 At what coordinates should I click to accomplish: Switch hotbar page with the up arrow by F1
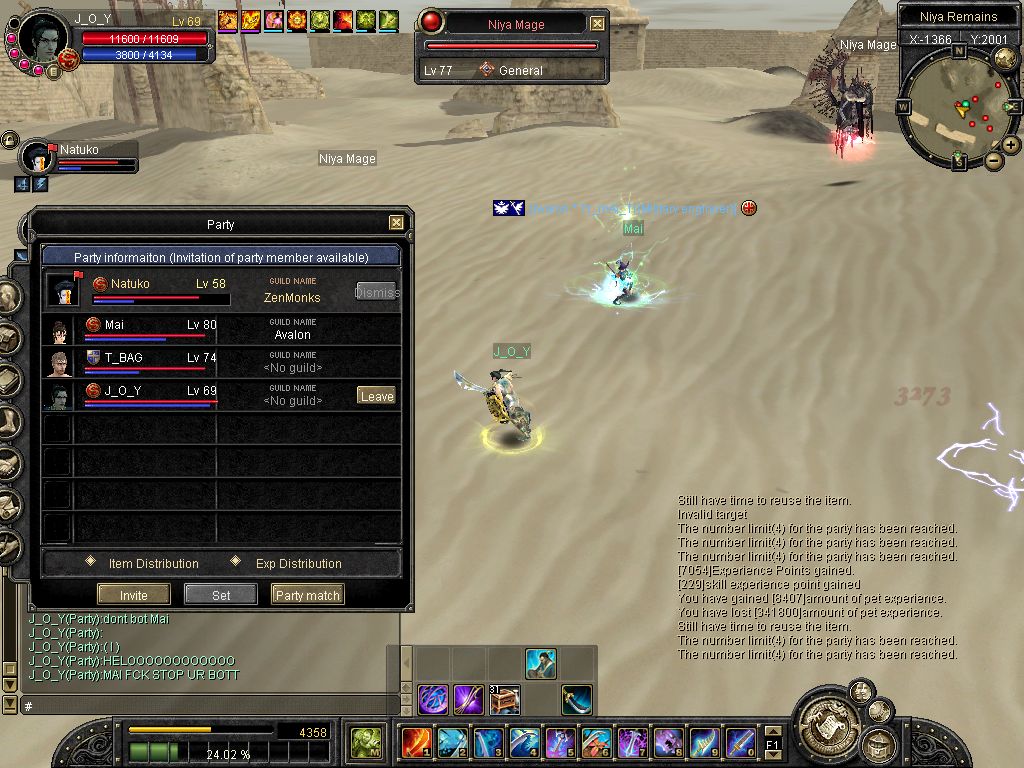pos(772,732)
